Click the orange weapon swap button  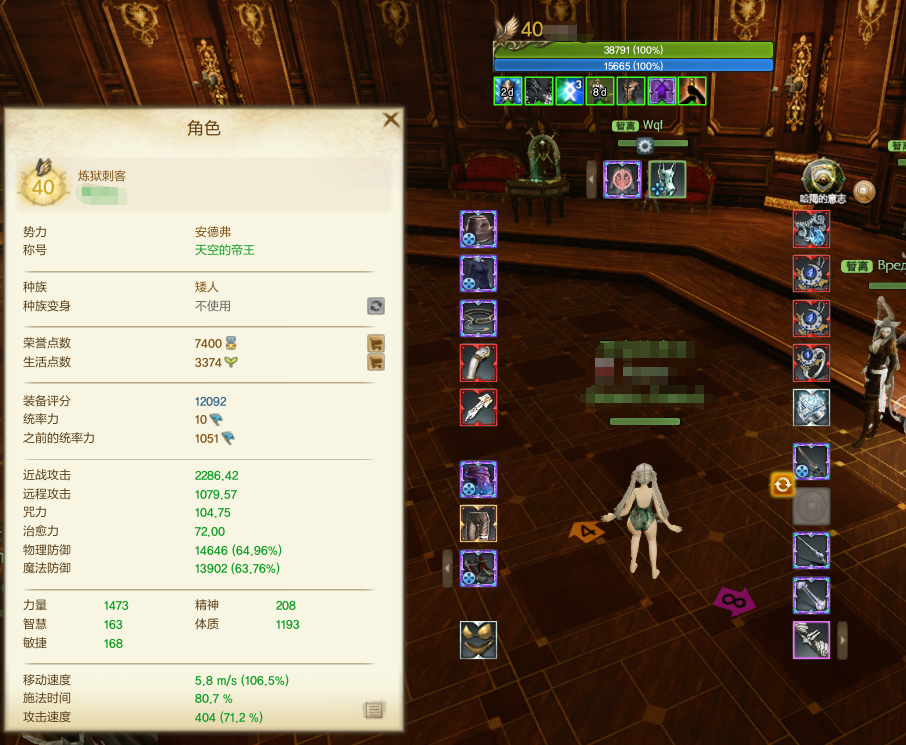pos(782,485)
